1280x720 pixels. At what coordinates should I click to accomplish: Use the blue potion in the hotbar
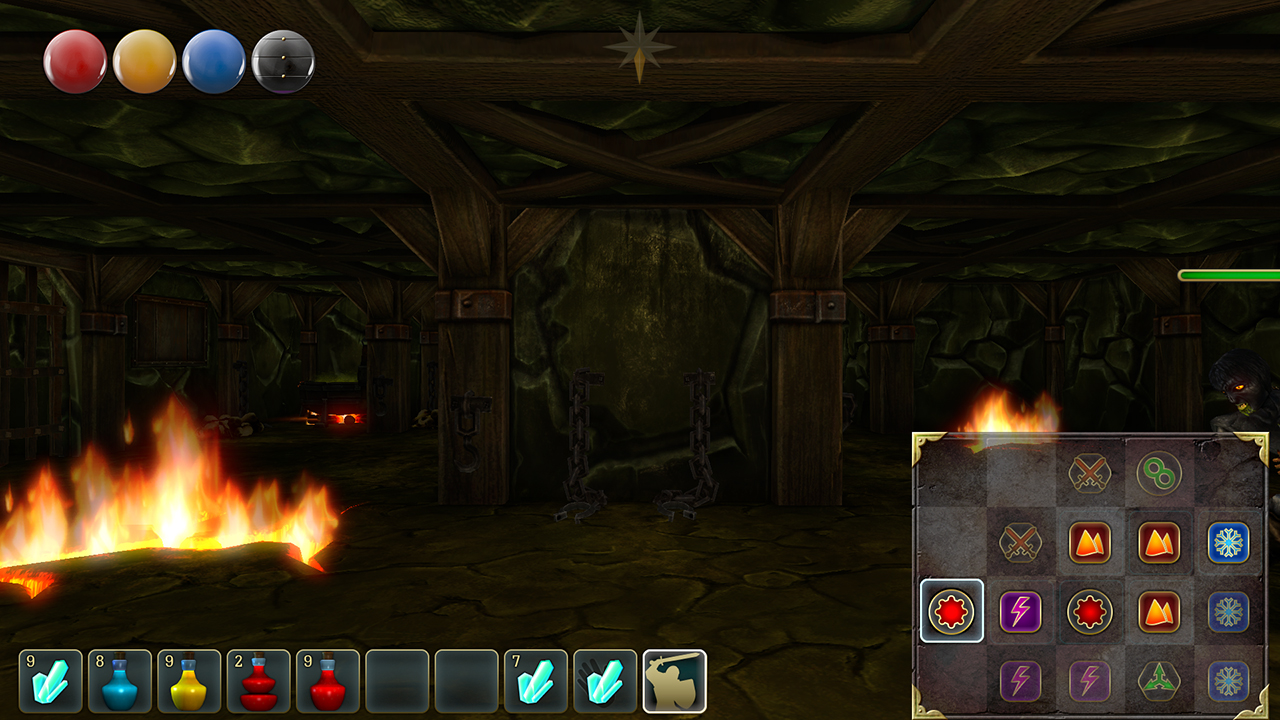point(120,681)
